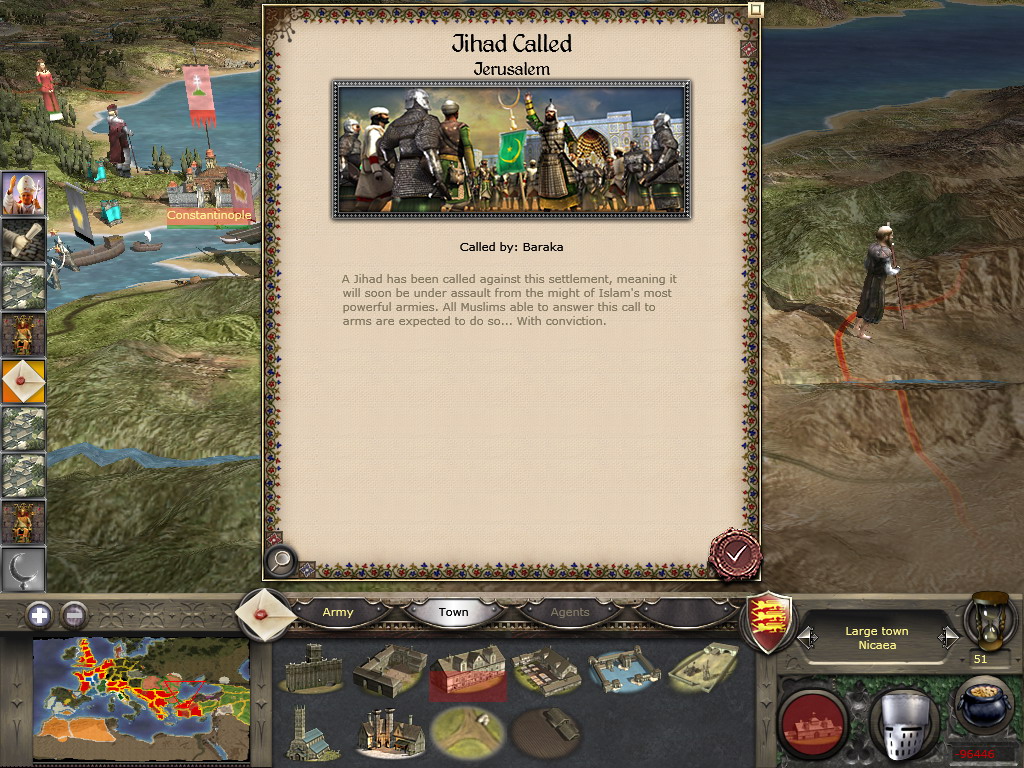
Task: Locate Jerusalem with the magnifying glass button
Action: (281, 562)
